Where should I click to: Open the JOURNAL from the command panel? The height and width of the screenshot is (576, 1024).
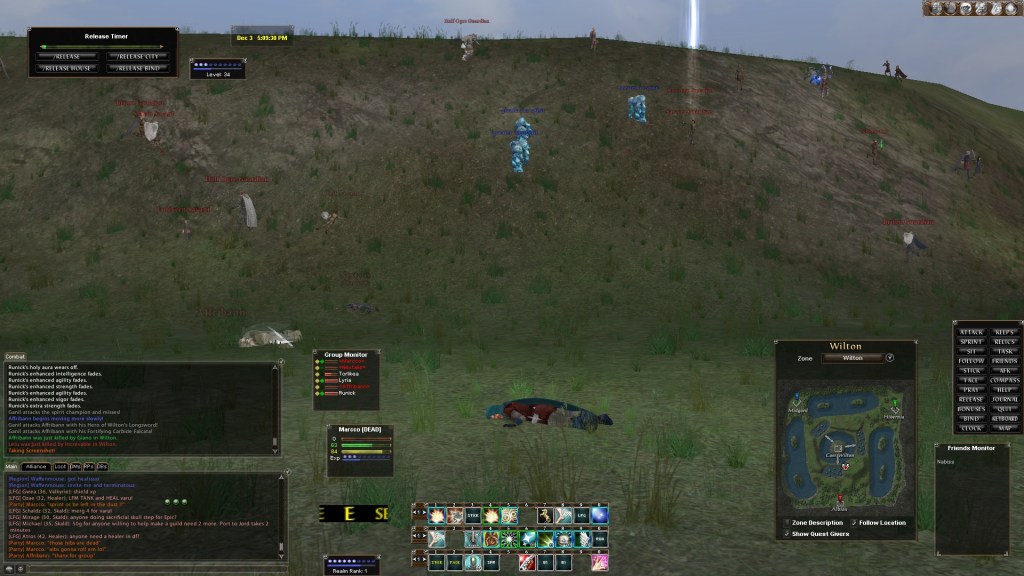coord(1005,398)
